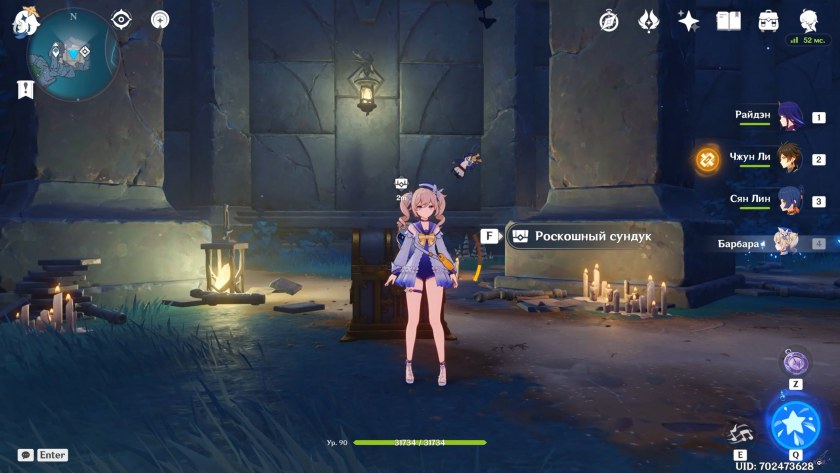This screenshot has width=840, height=473.
Task: Click the round upward-arrow icon beside the minimap
Action: 160,20
